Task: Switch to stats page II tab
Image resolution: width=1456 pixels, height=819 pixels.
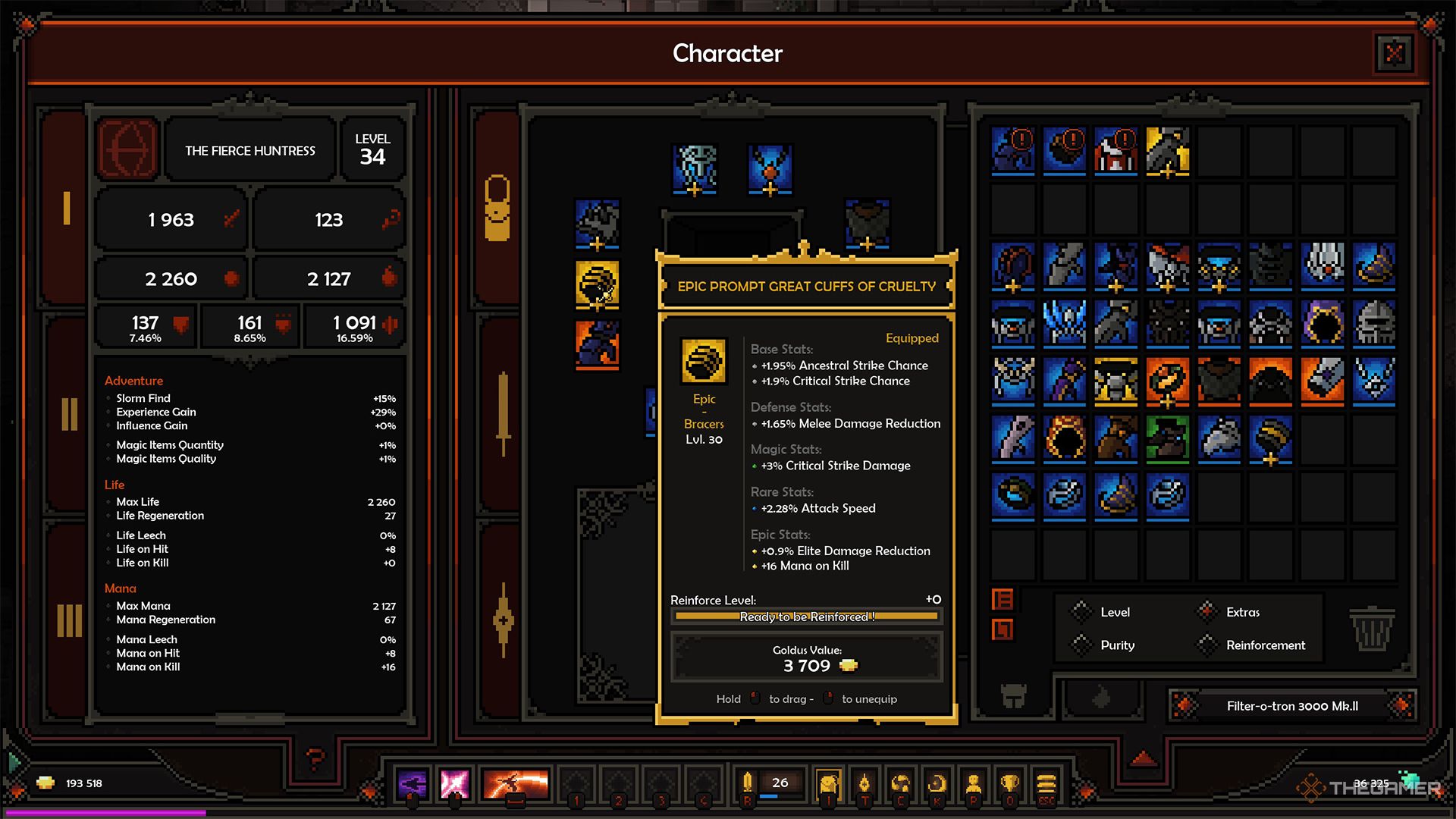Action: pos(69,414)
